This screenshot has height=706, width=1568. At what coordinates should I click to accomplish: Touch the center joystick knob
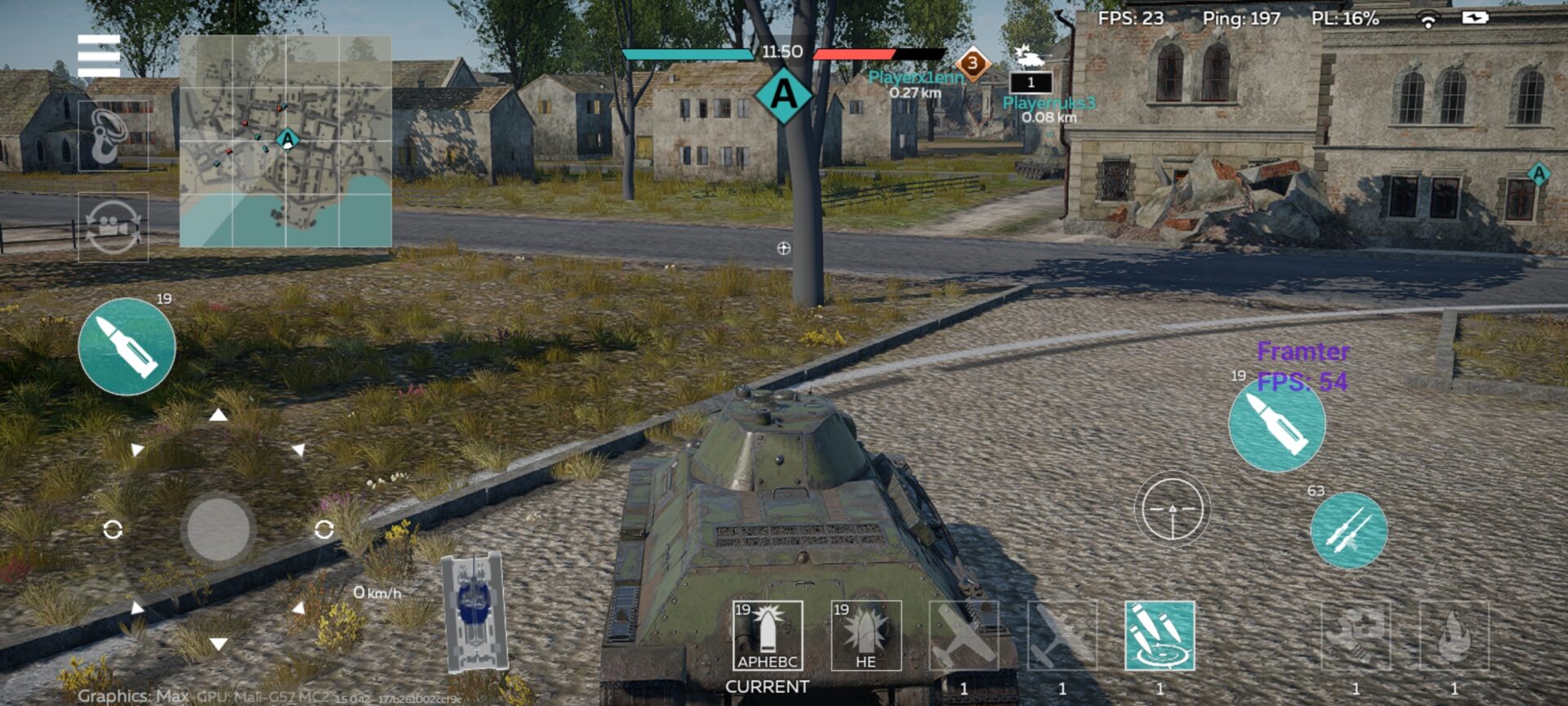[218, 529]
